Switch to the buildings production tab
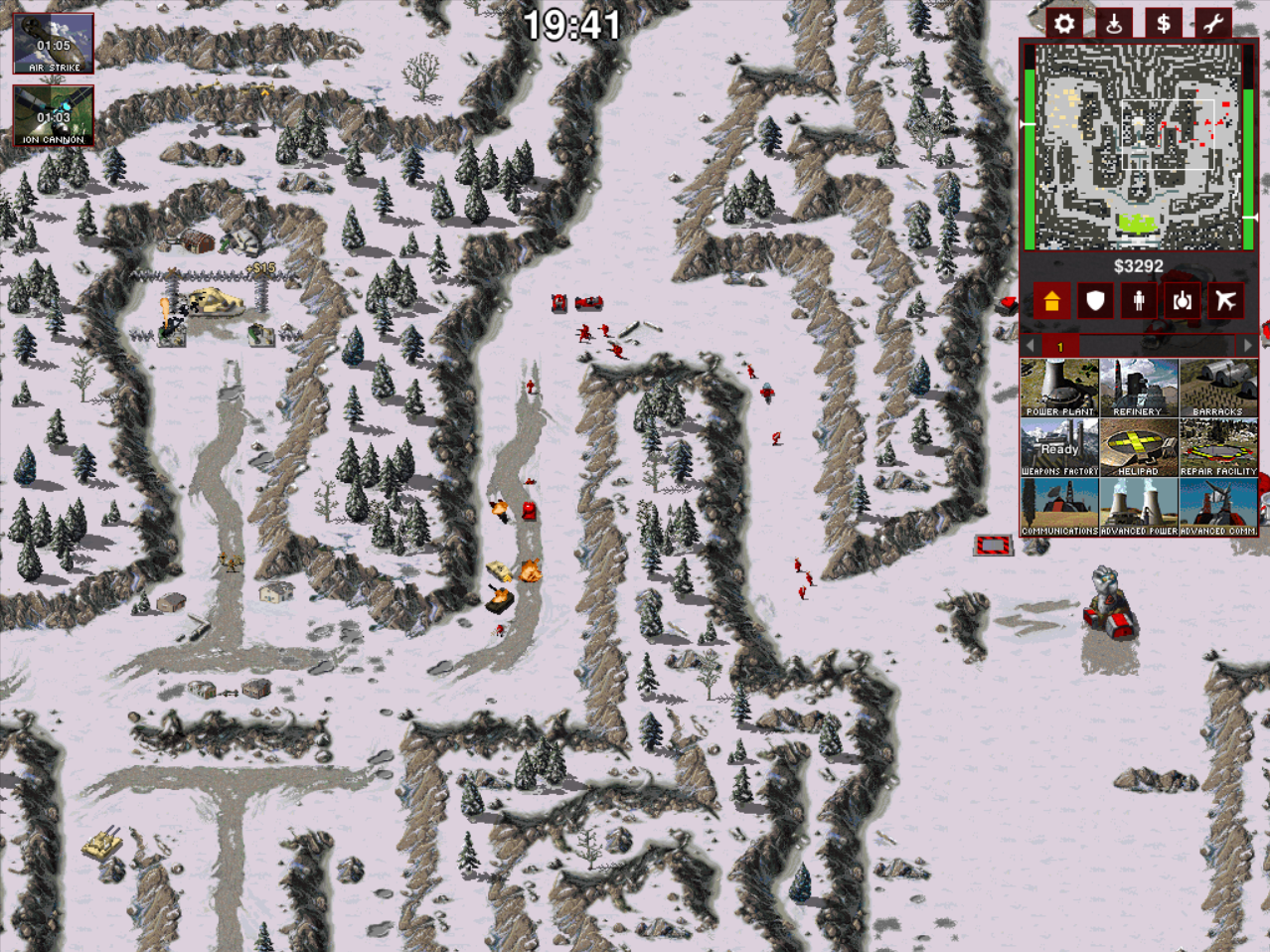The image size is (1270, 952). tap(1051, 300)
